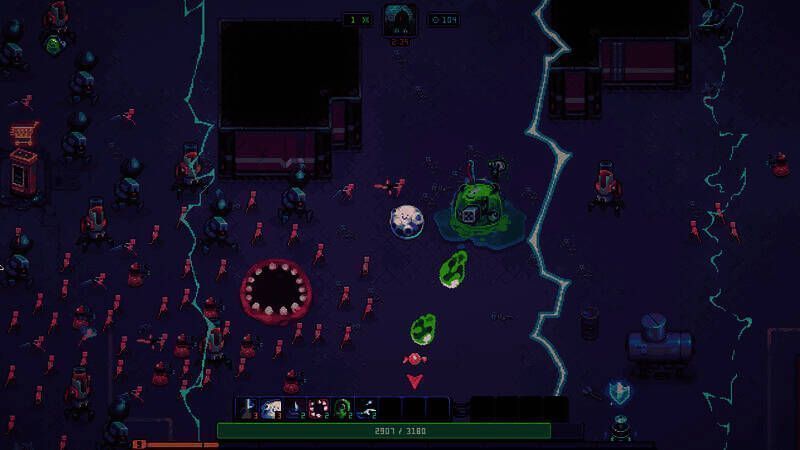The width and height of the screenshot is (800, 450).
Task: Select the blade item in the hotbar
Action: tap(247, 408)
